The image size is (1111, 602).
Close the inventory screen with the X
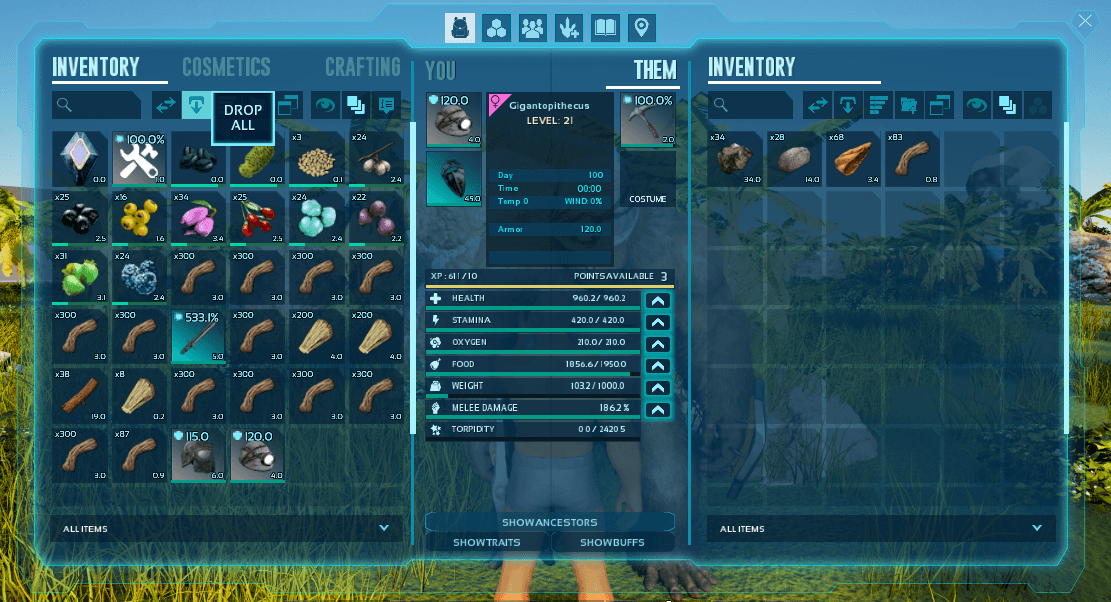1085,21
